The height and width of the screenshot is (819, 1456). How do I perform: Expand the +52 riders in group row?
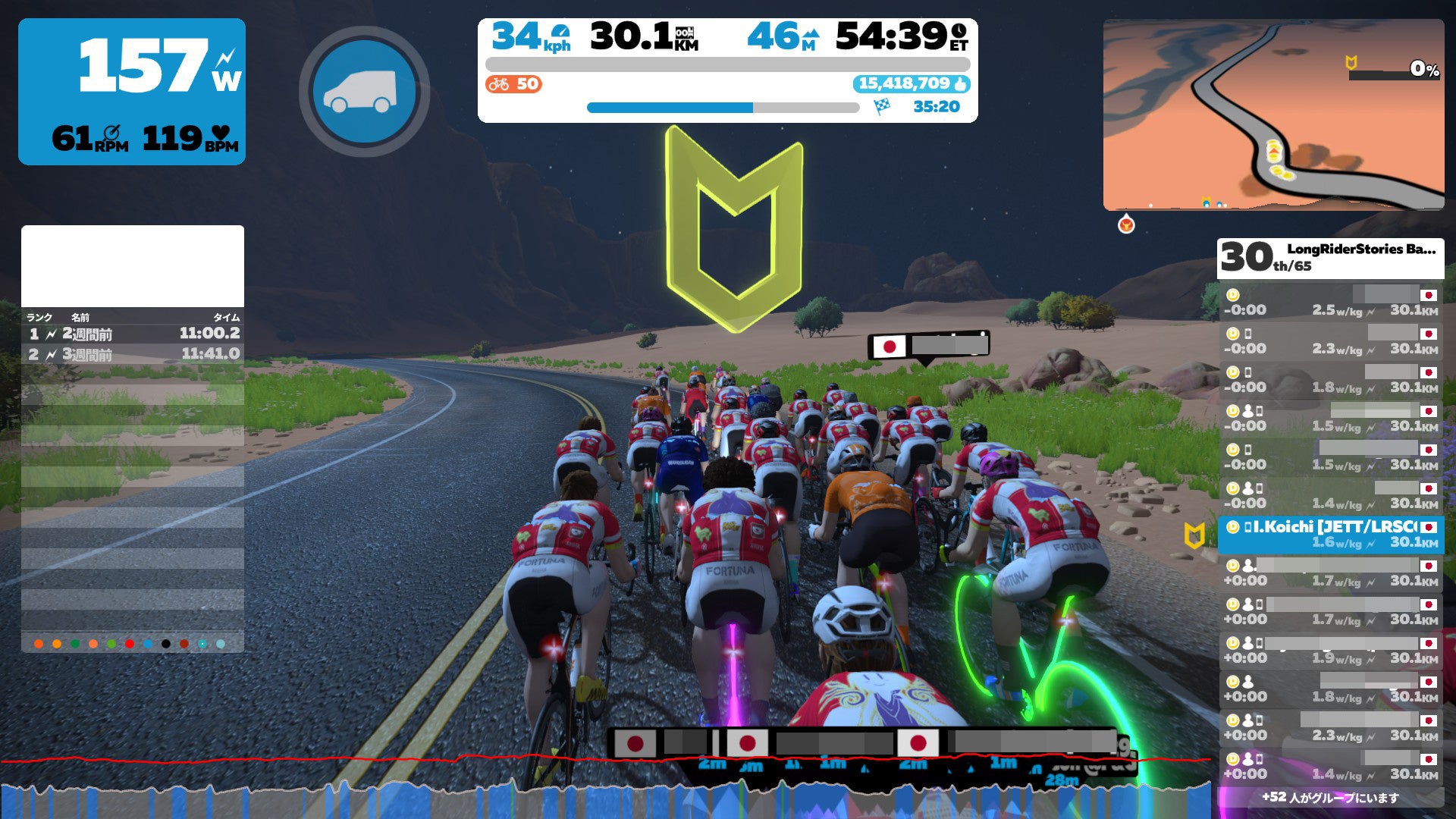tap(1330, 797)
